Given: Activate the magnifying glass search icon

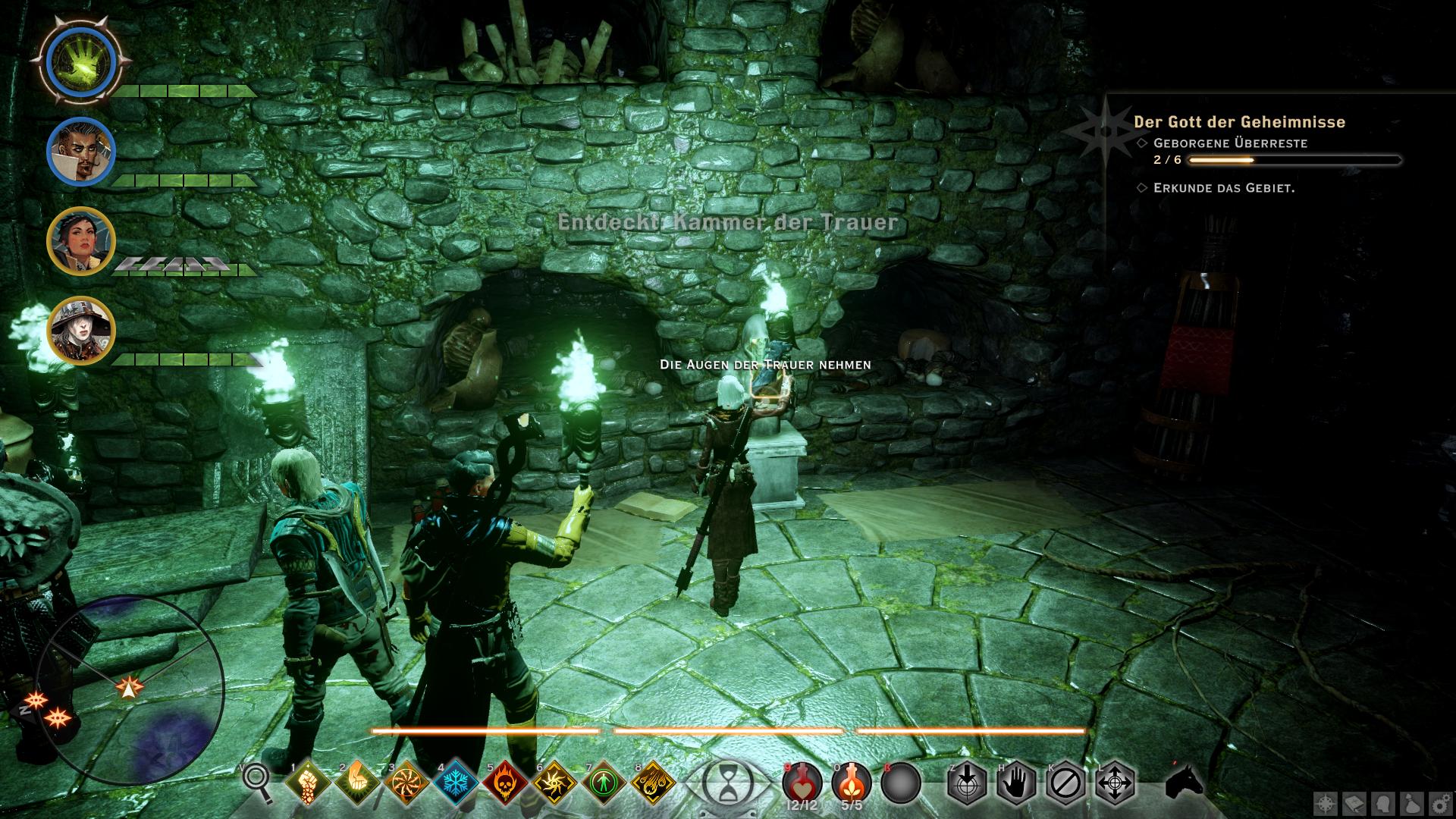Looking at the screenshot, I should click(x=256, y=783).
